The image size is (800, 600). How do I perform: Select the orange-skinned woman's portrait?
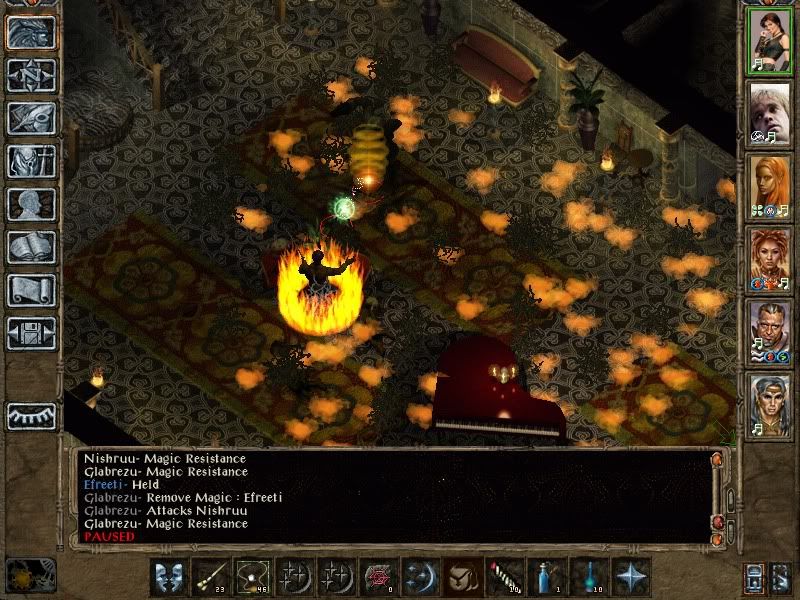769,186
